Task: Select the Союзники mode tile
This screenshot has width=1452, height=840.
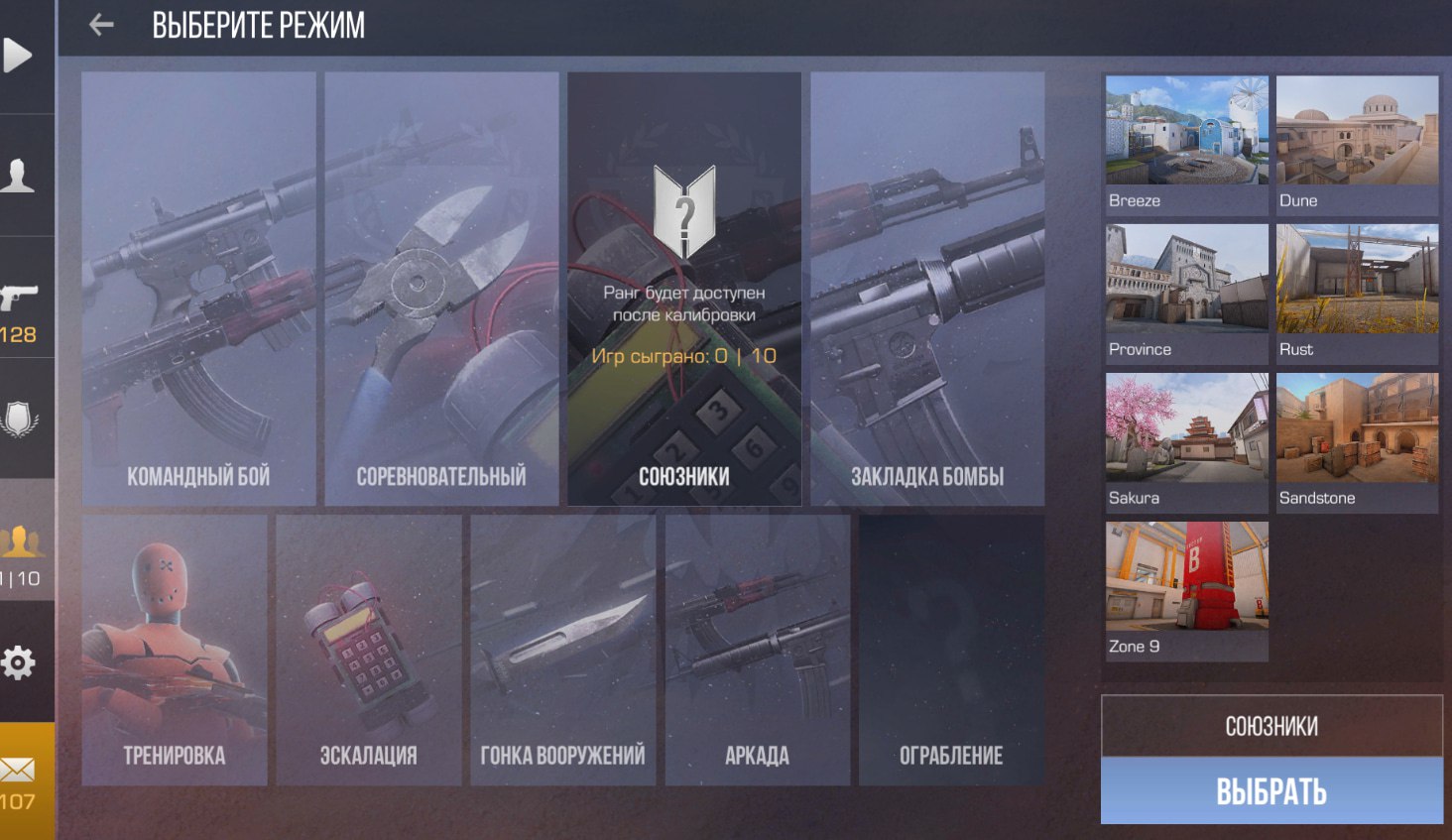Action: [684, 289]
